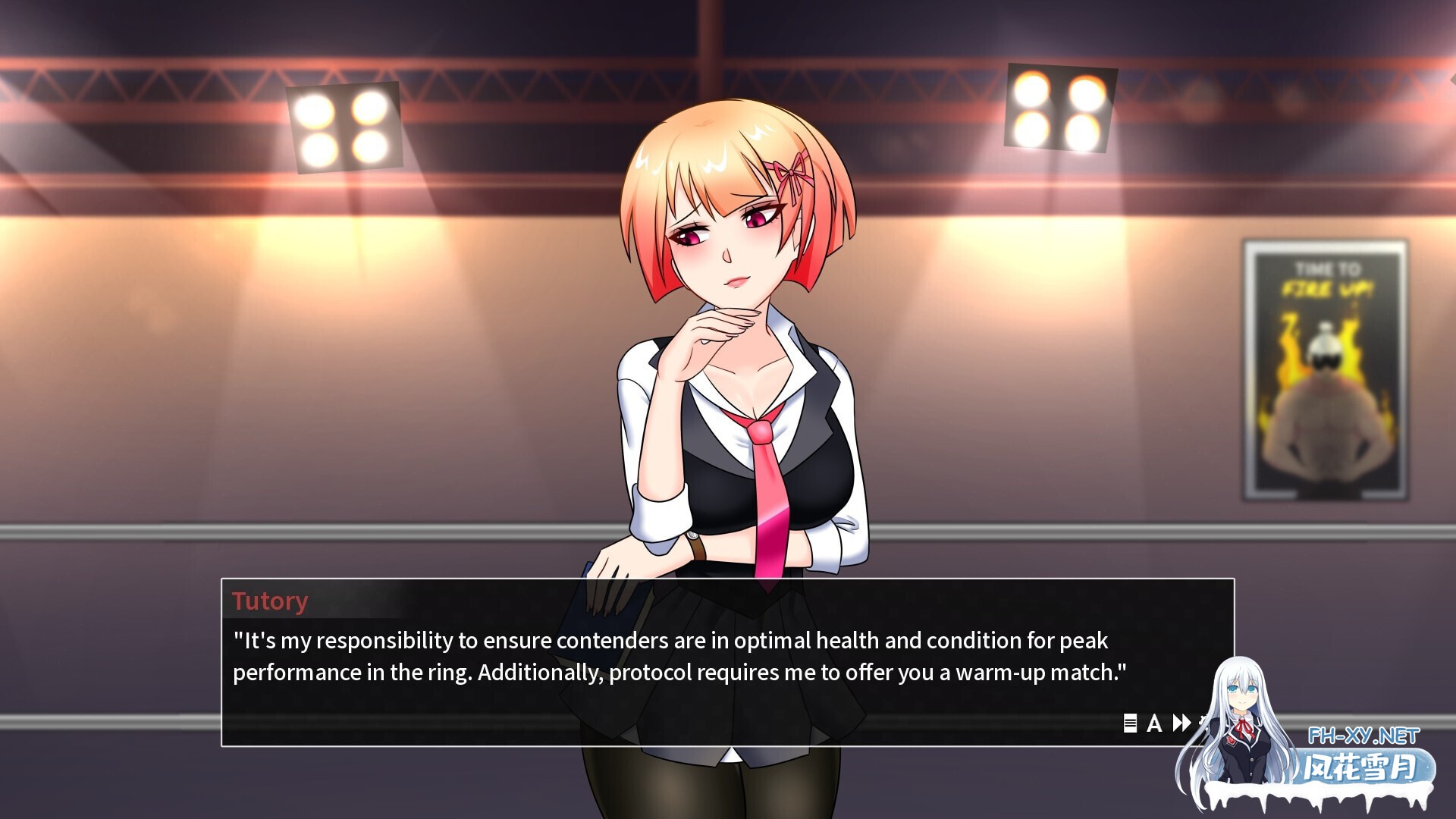Screen dimensions: 1456x819
Task: Open settings via the gear icon
Action: tap(1204, 722)
